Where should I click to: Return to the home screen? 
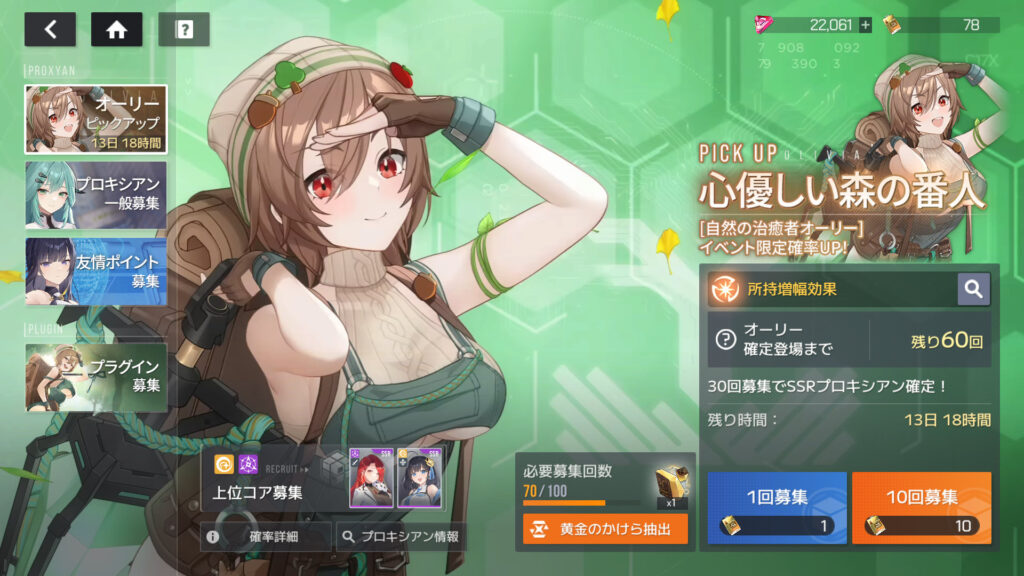[117, 29]
